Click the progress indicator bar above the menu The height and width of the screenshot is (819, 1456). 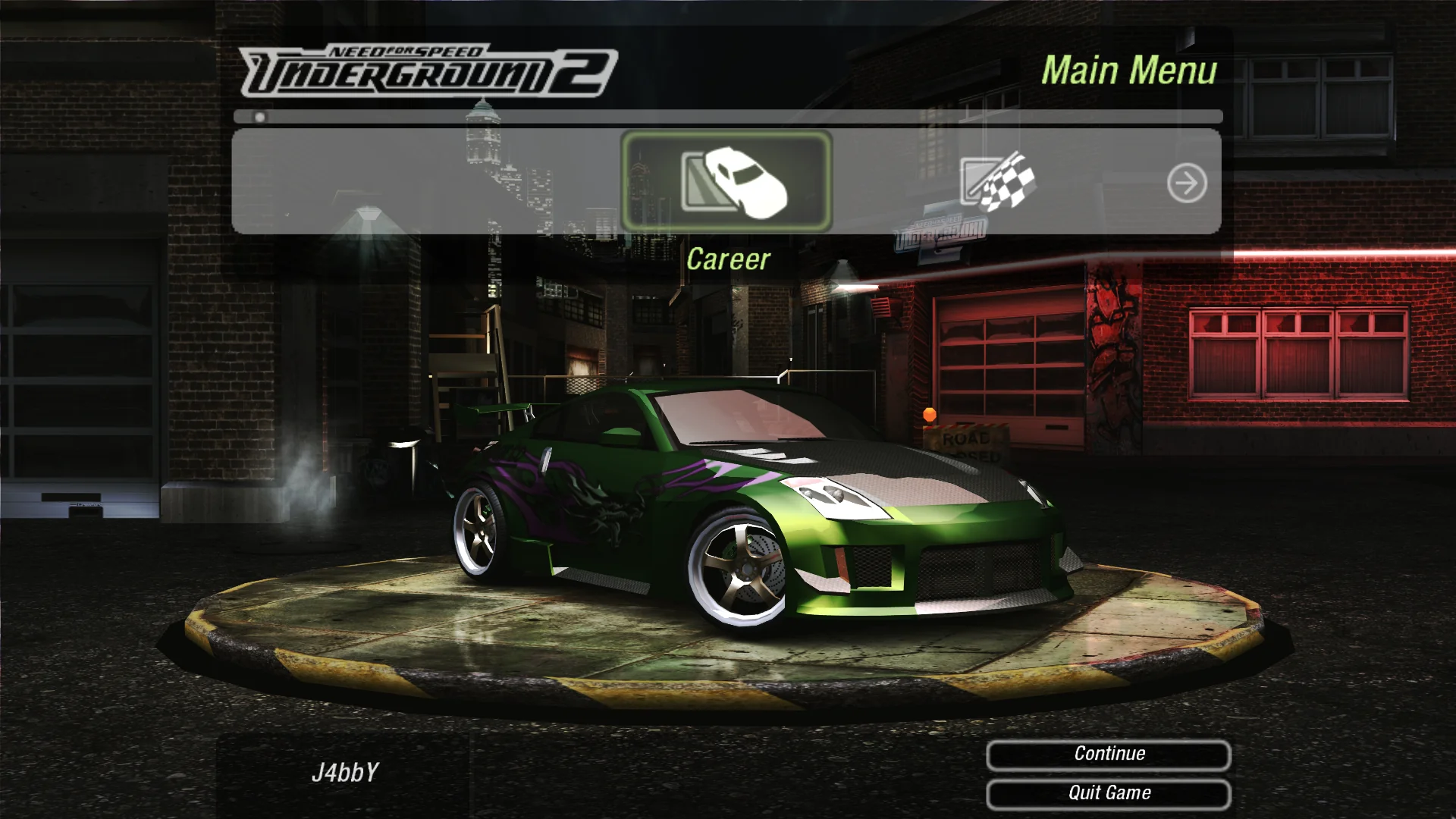(x=728, y=118)
